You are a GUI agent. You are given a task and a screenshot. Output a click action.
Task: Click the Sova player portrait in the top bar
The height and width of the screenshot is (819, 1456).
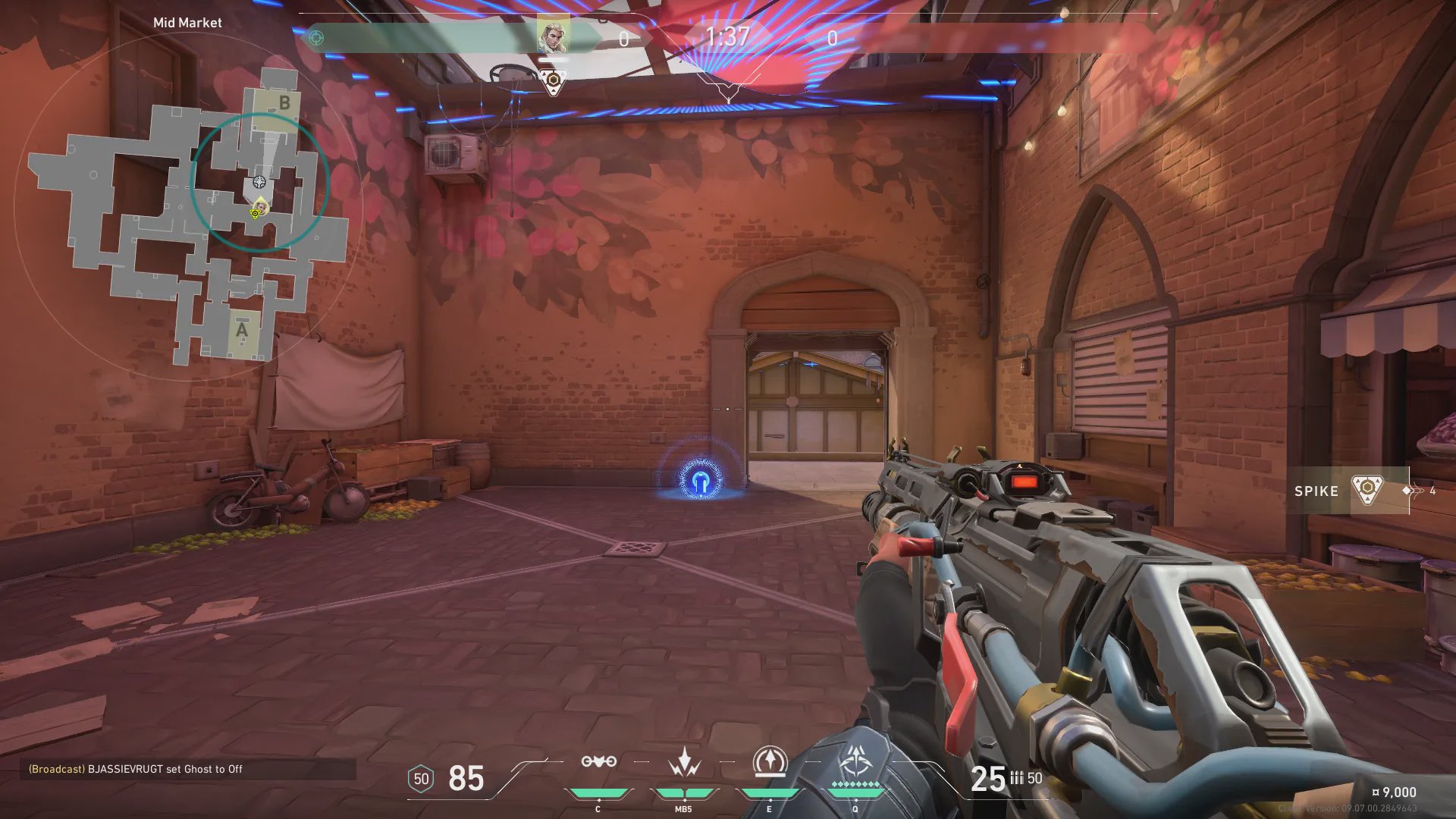[553, 35]
